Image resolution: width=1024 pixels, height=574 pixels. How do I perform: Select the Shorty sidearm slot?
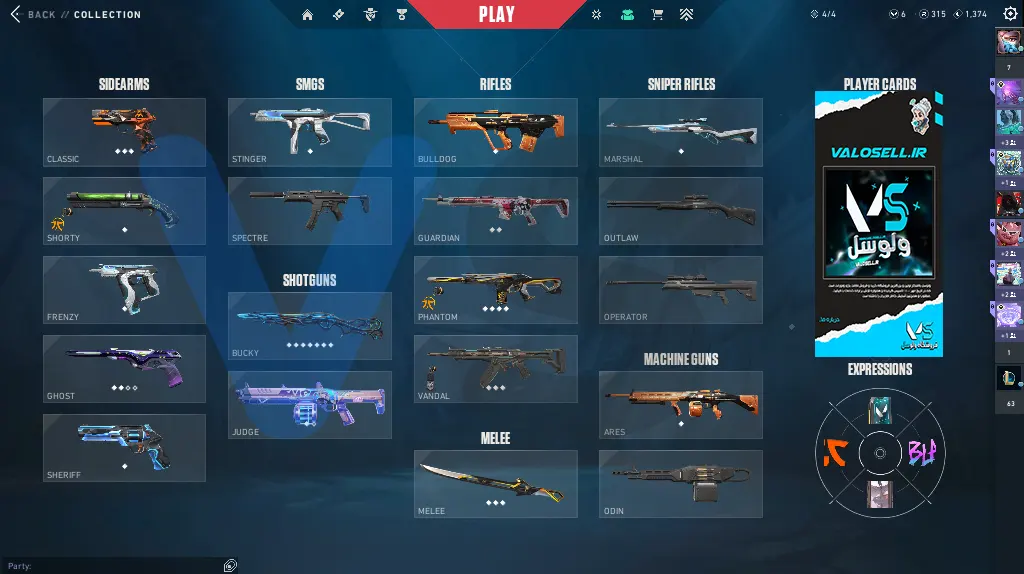(124, 211)
